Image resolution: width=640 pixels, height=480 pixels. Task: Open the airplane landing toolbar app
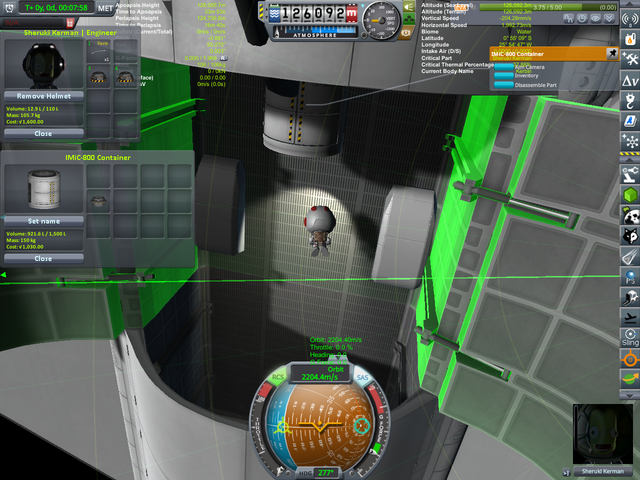[x=630, y=318]
